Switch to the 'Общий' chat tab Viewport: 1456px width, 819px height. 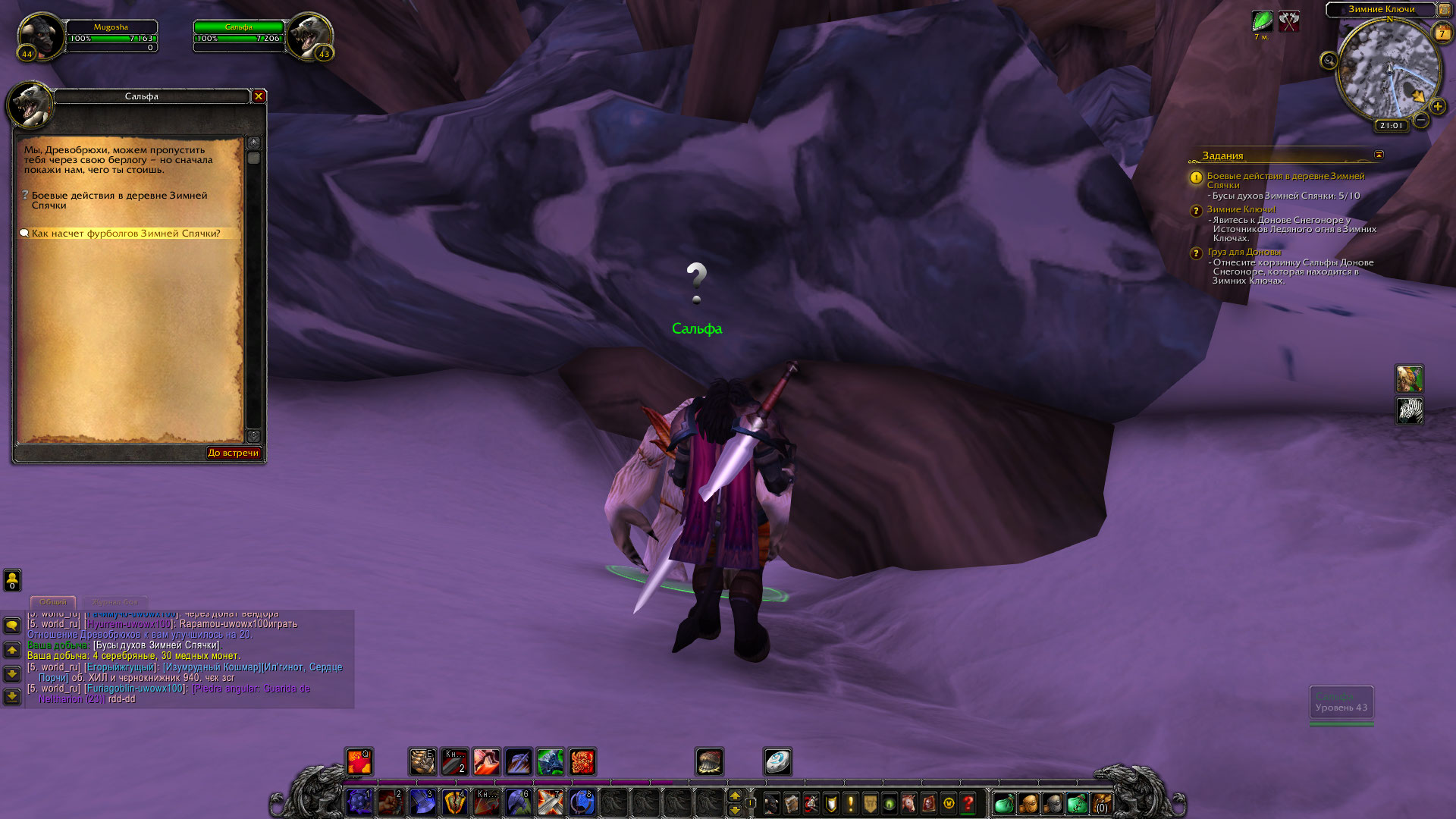tap(53, 601)
